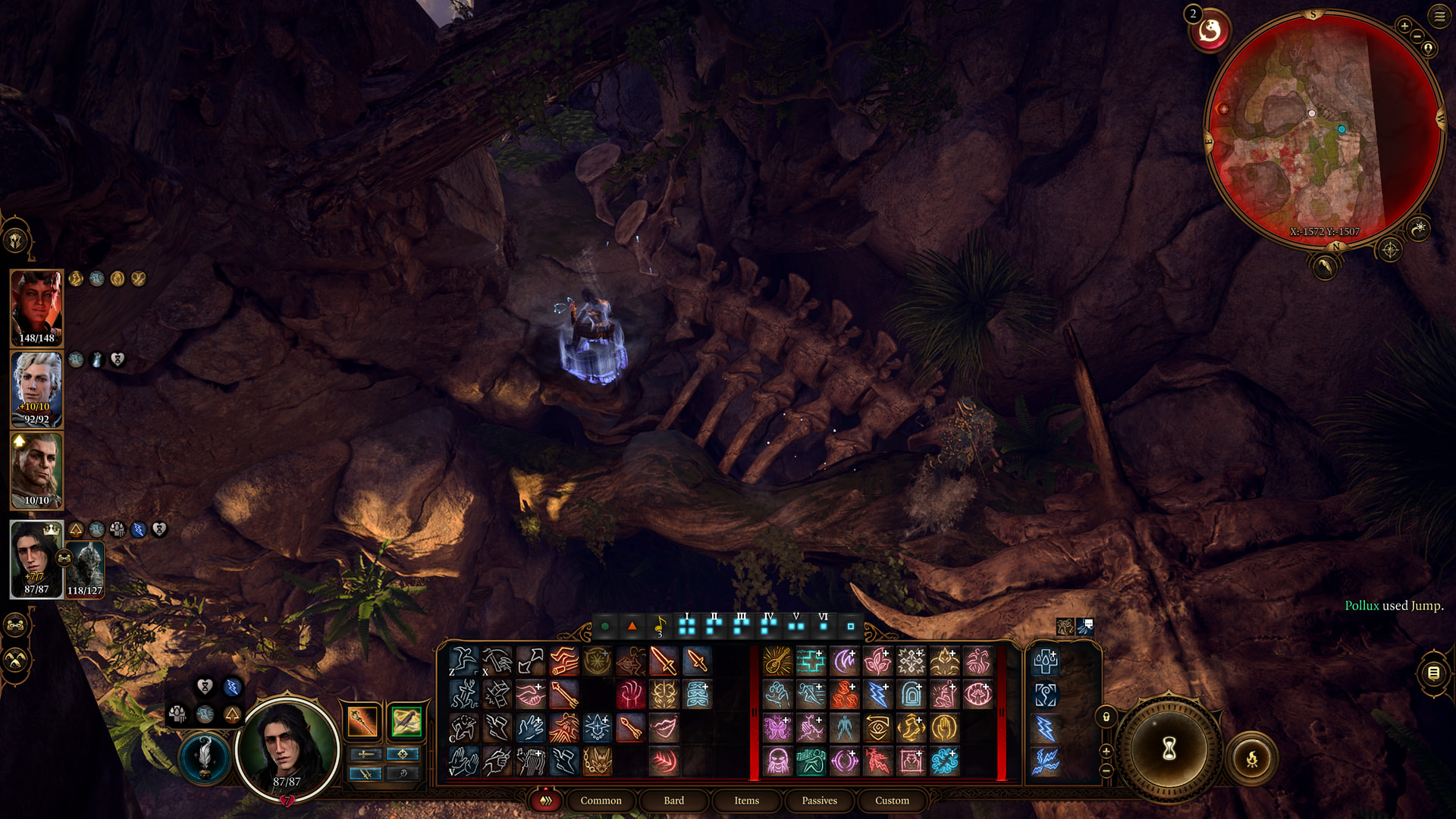Open the combat log scroll button
Viewport: 1456px width, 819px height.
[1433, 673]
